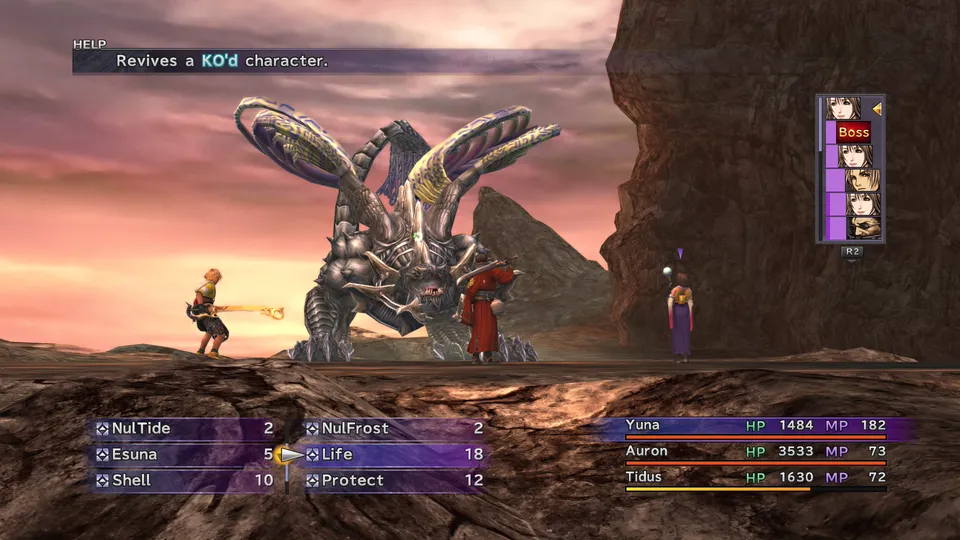Screen dimensions: 960x540
Task: Select Tidus's row in the party list
Action: tap(755, 478)
